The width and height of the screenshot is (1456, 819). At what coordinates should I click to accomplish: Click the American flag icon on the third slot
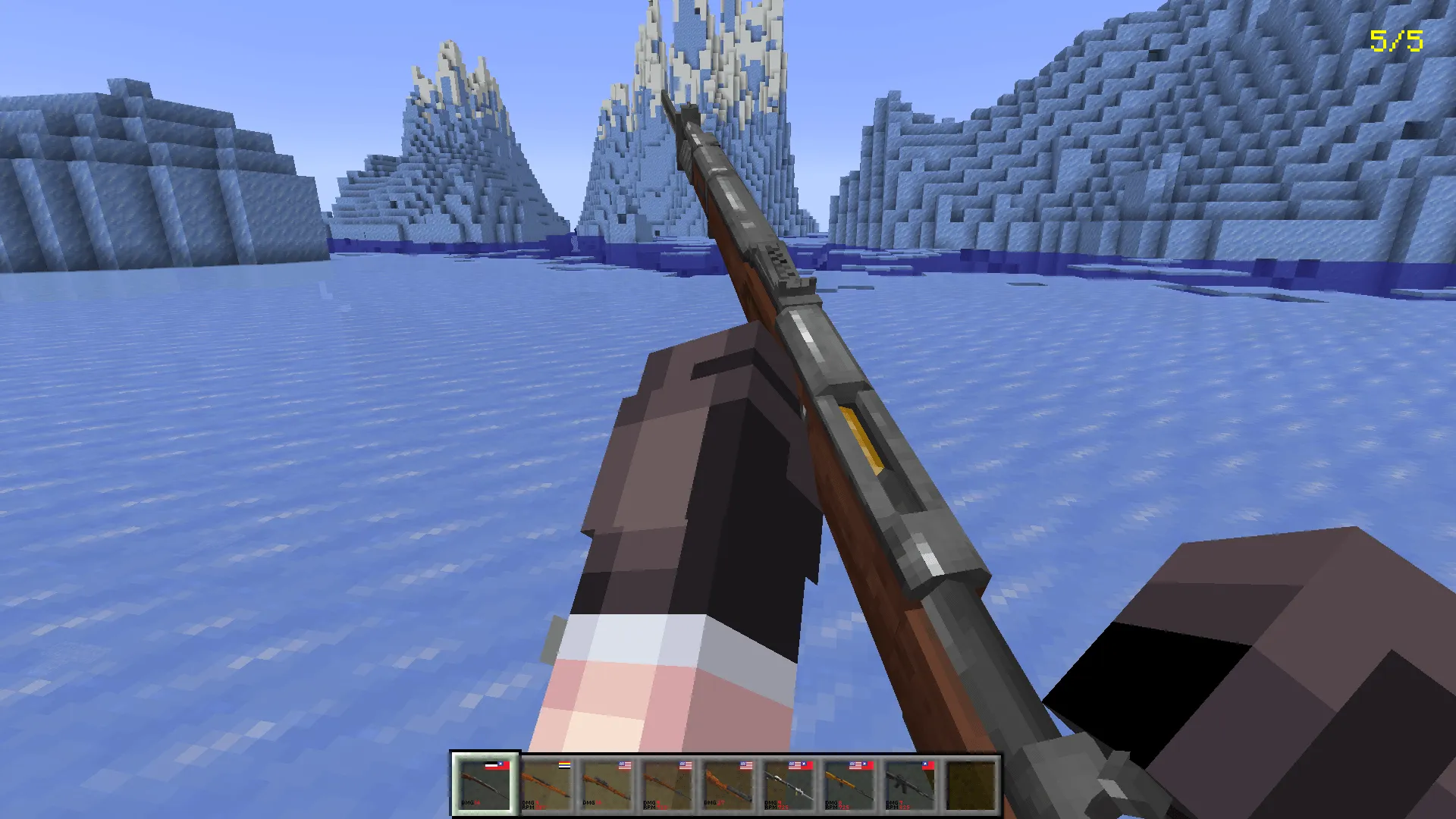point(624,764)
